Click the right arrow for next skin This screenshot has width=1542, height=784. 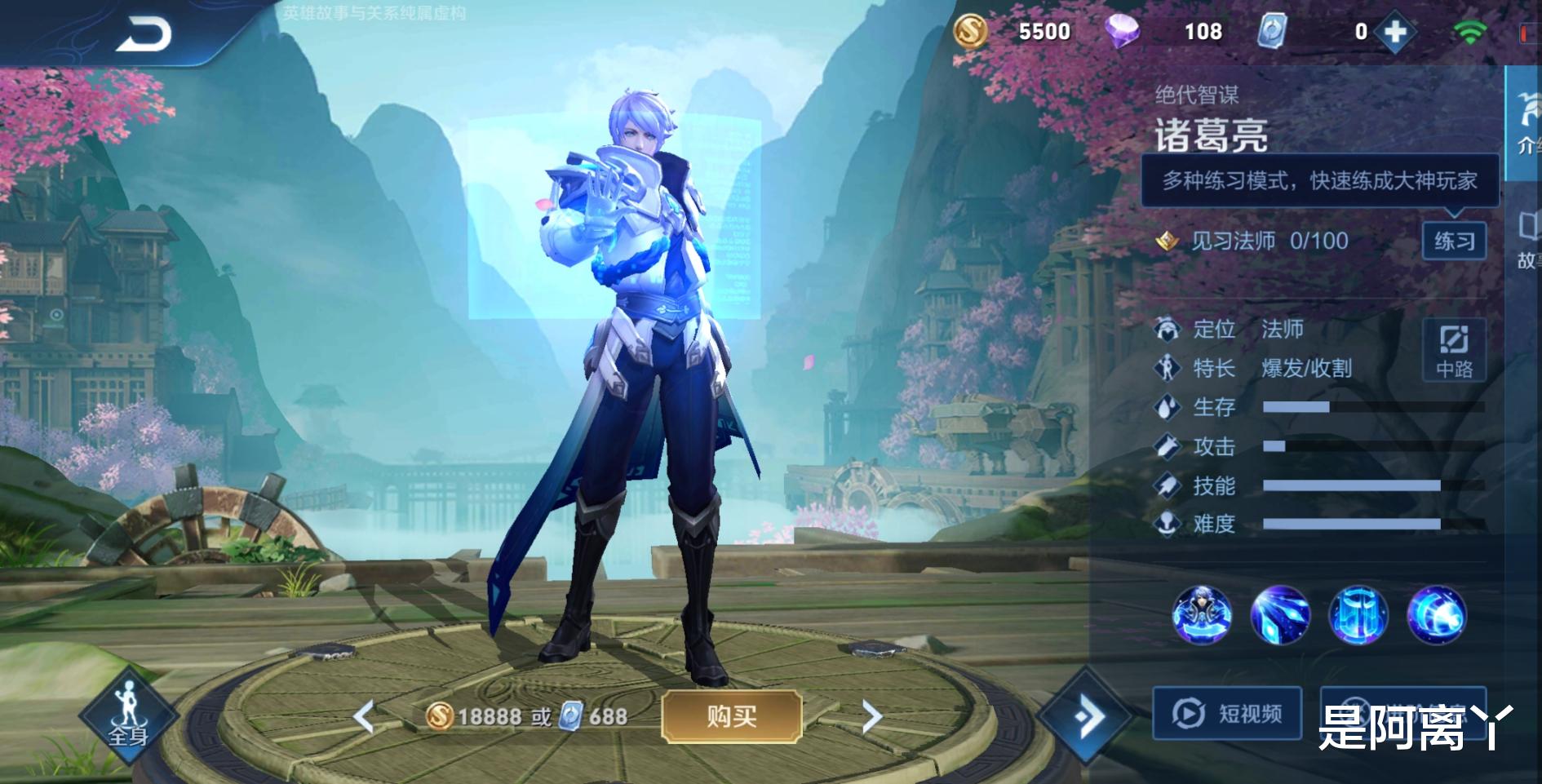pos(871,715)
